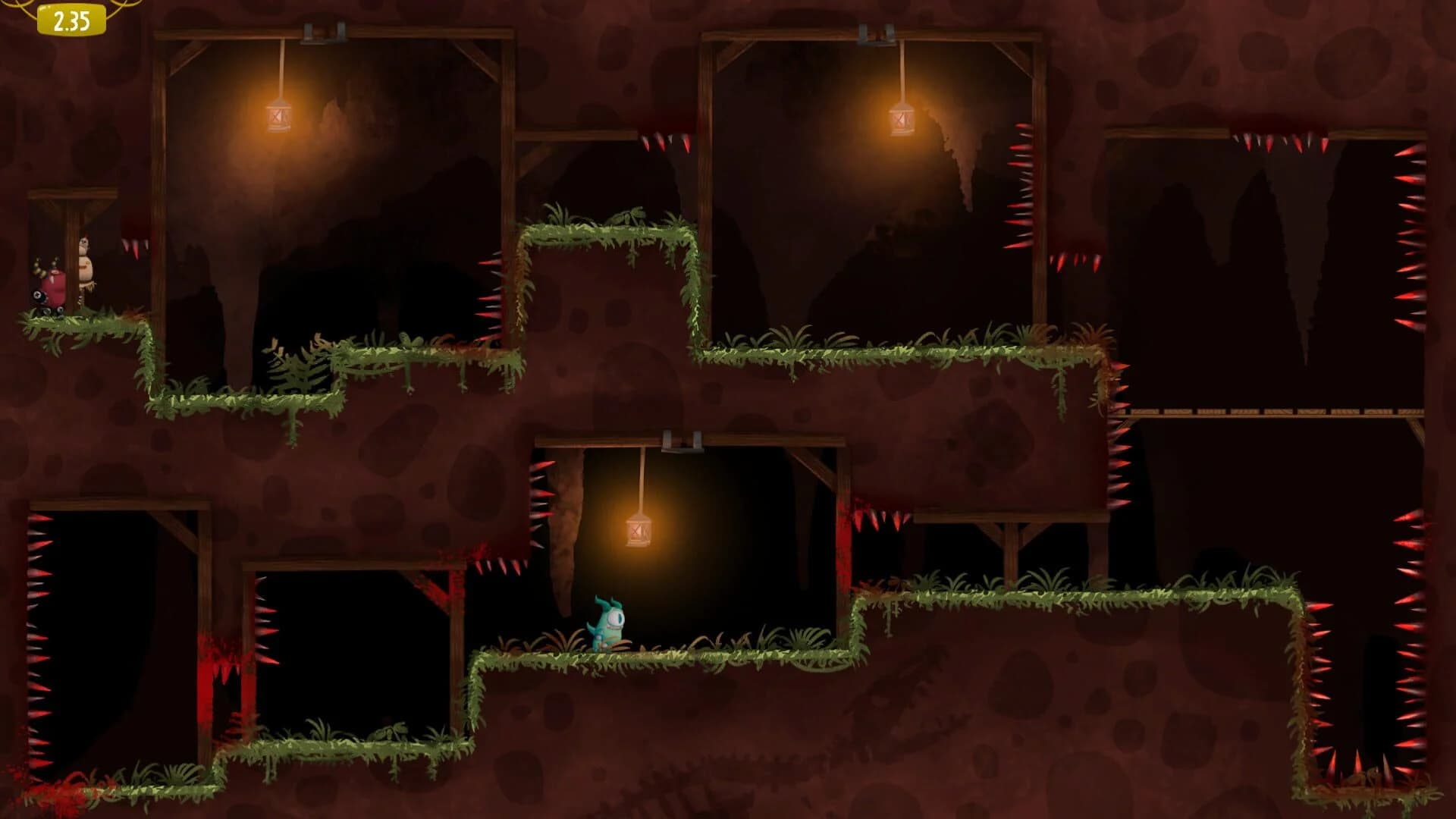The width and height of the screenshot is (1456, 819).
Task: Click the golden timer badge showing 2.35
Action: (71, 20)
